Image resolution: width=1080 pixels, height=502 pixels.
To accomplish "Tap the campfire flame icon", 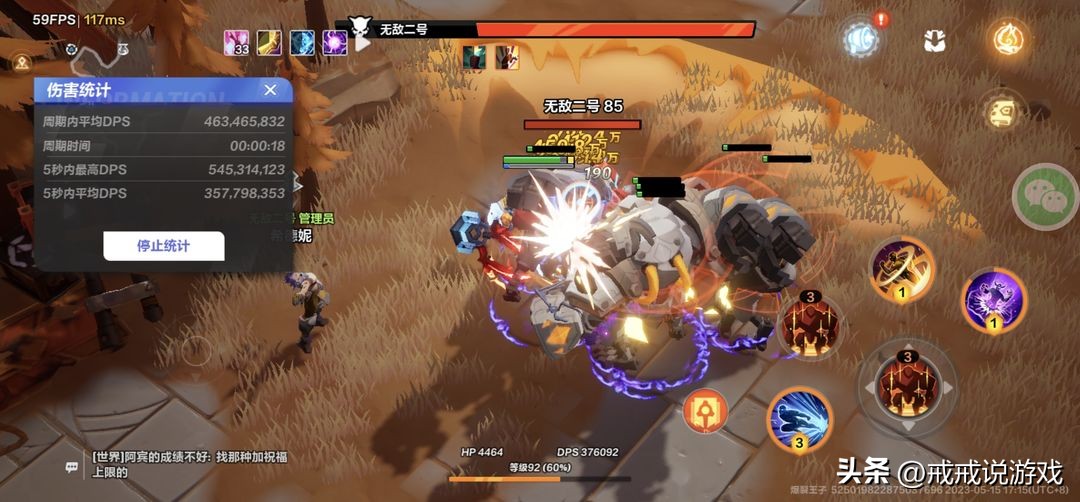I will 1008,39.
